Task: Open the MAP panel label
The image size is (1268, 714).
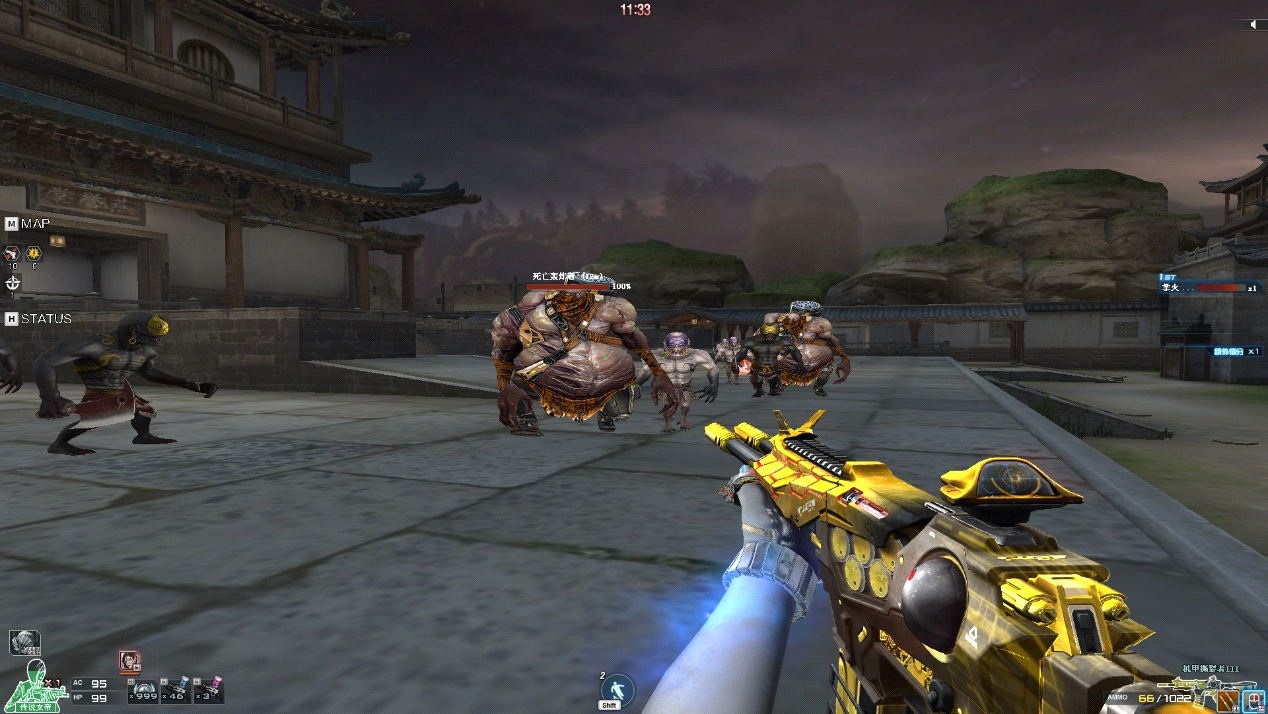Action: (35, 223)
